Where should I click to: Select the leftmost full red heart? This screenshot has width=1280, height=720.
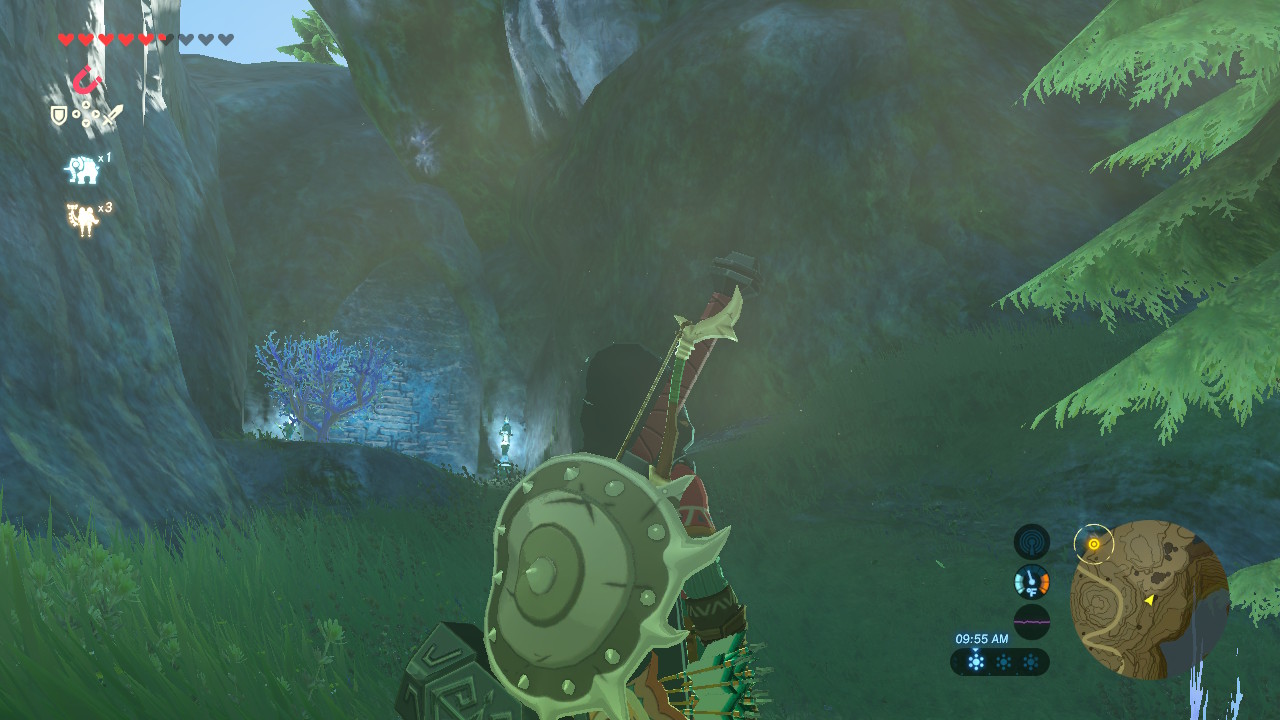click(x=64, y=37)
